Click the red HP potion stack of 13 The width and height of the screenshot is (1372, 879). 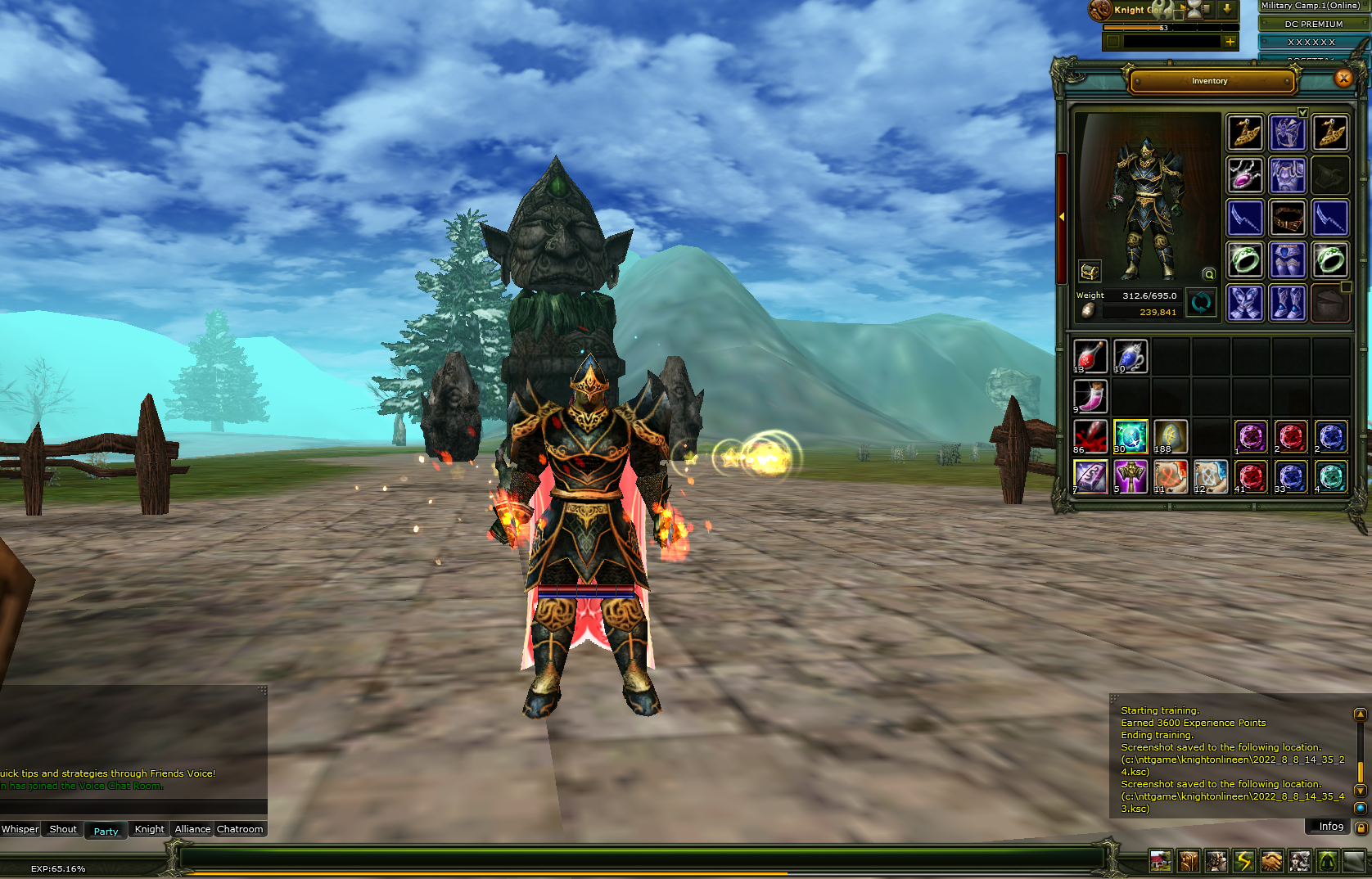[x=1090, y=356]
